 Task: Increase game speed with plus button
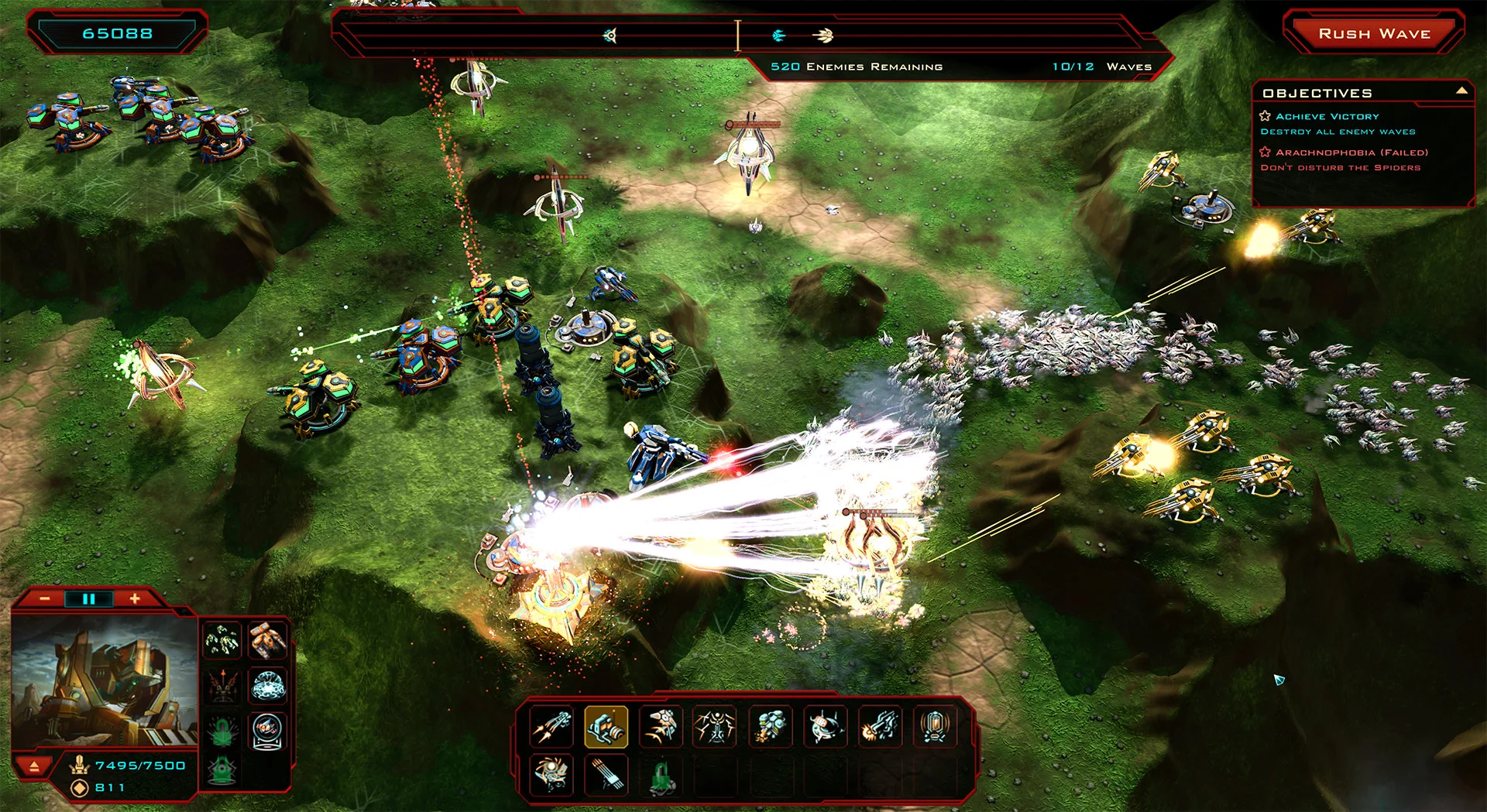click(135, 598)
